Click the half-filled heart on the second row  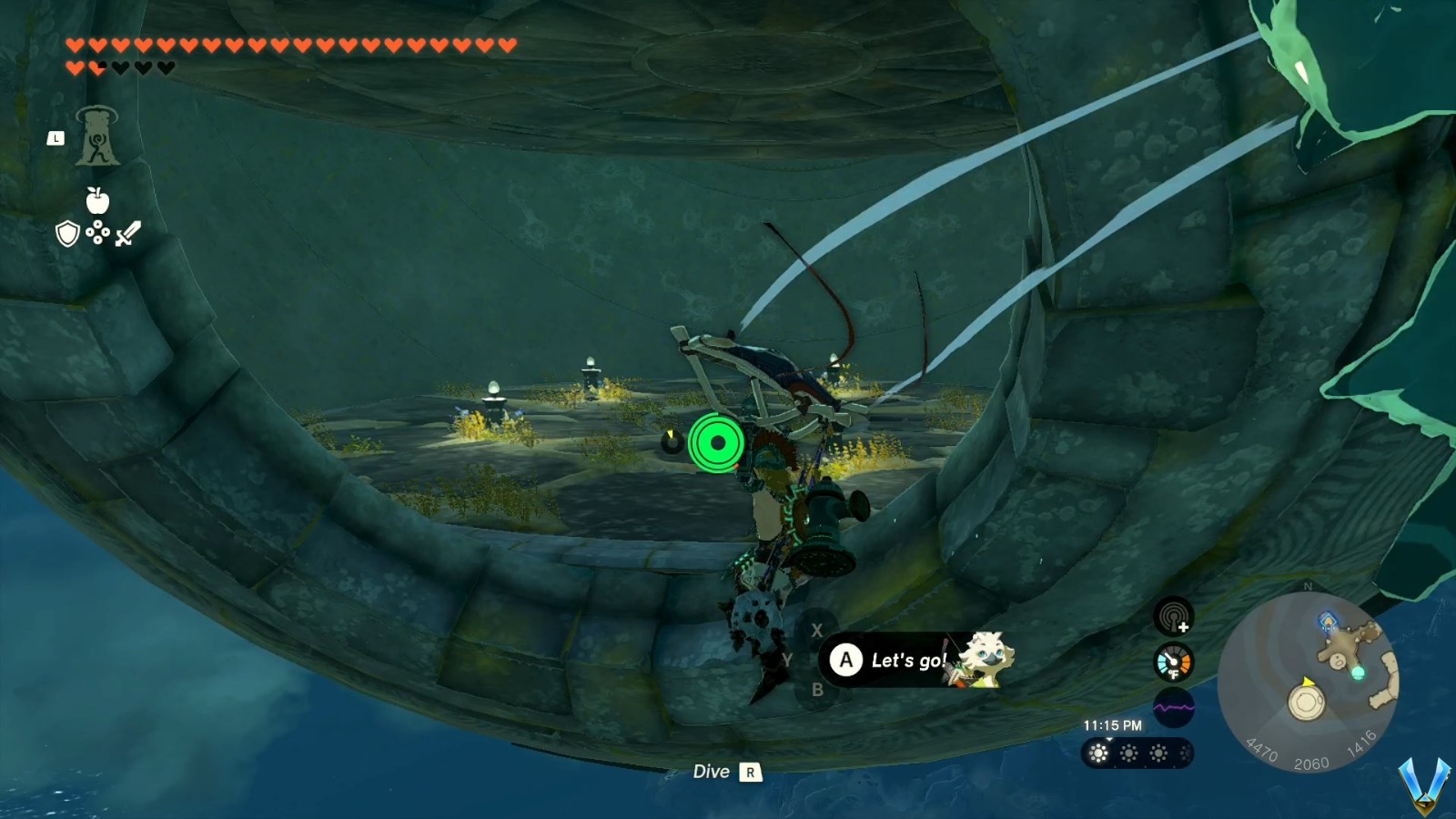pos(96,66)
